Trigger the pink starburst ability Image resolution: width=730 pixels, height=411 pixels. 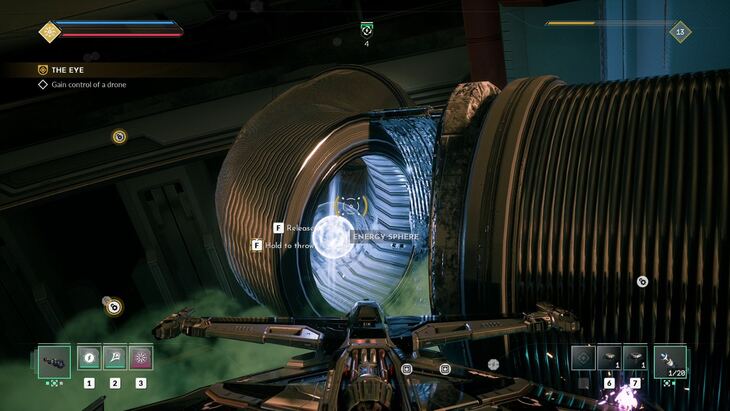tap(141, 357)
